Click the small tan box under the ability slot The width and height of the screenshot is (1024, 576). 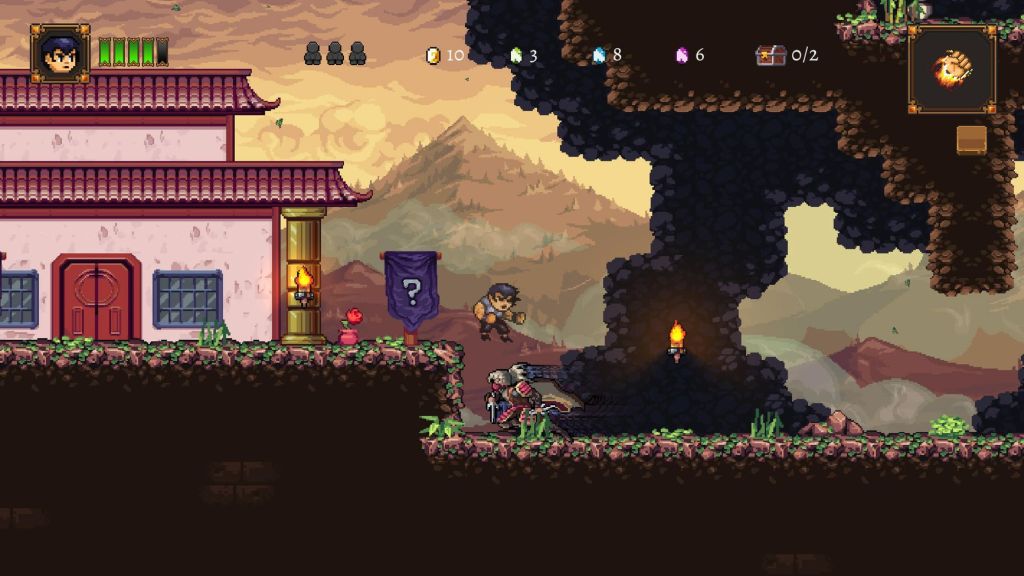pos(971,140)
